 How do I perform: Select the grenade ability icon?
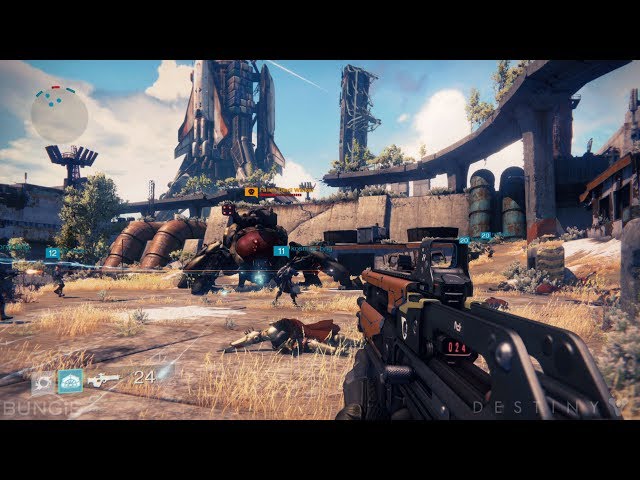point(42,382)
